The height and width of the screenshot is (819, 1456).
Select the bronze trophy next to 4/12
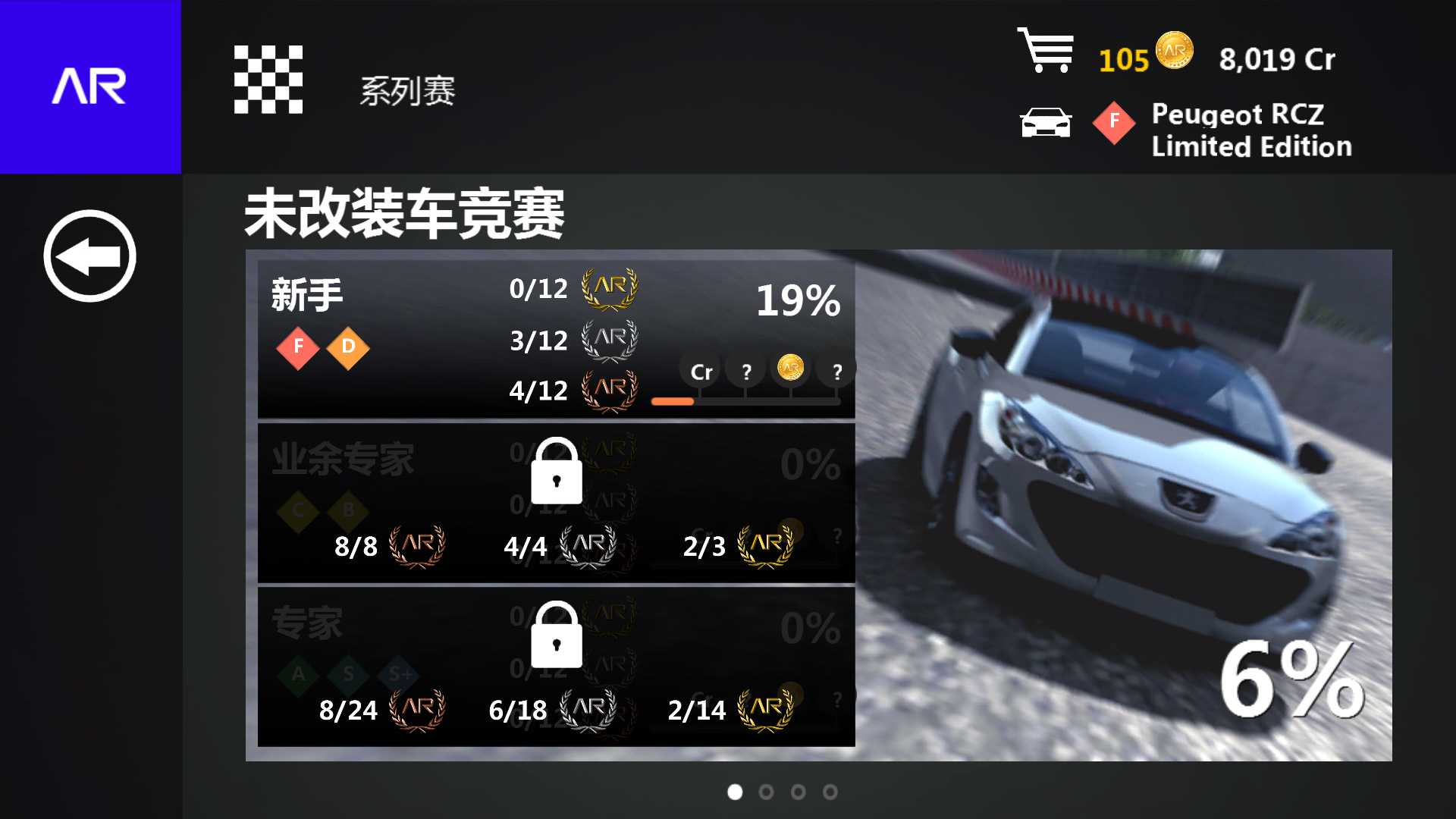pyautogui.click(x=607, y=390)
